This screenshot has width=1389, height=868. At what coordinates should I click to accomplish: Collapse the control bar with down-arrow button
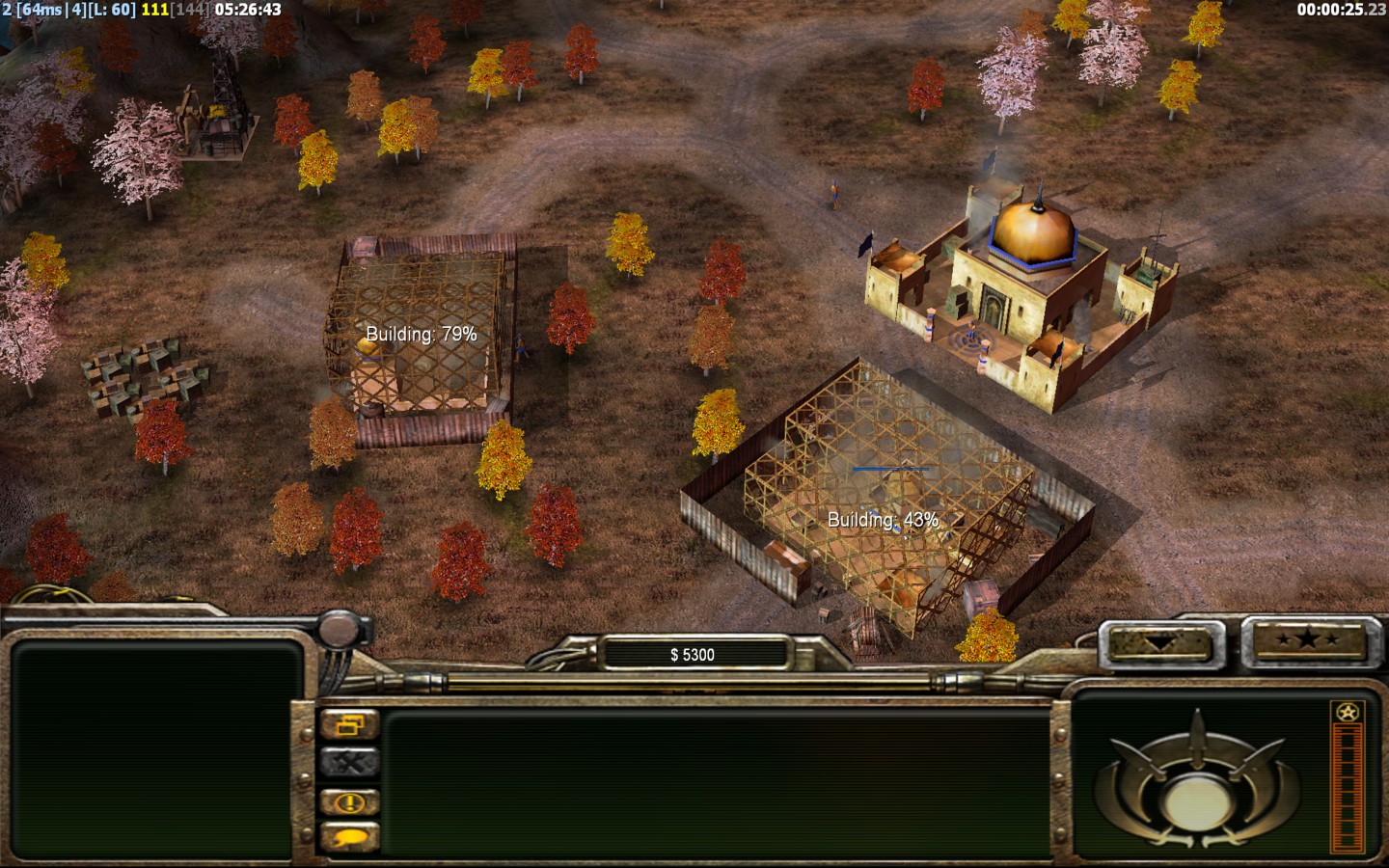[x=1161, y=641]
